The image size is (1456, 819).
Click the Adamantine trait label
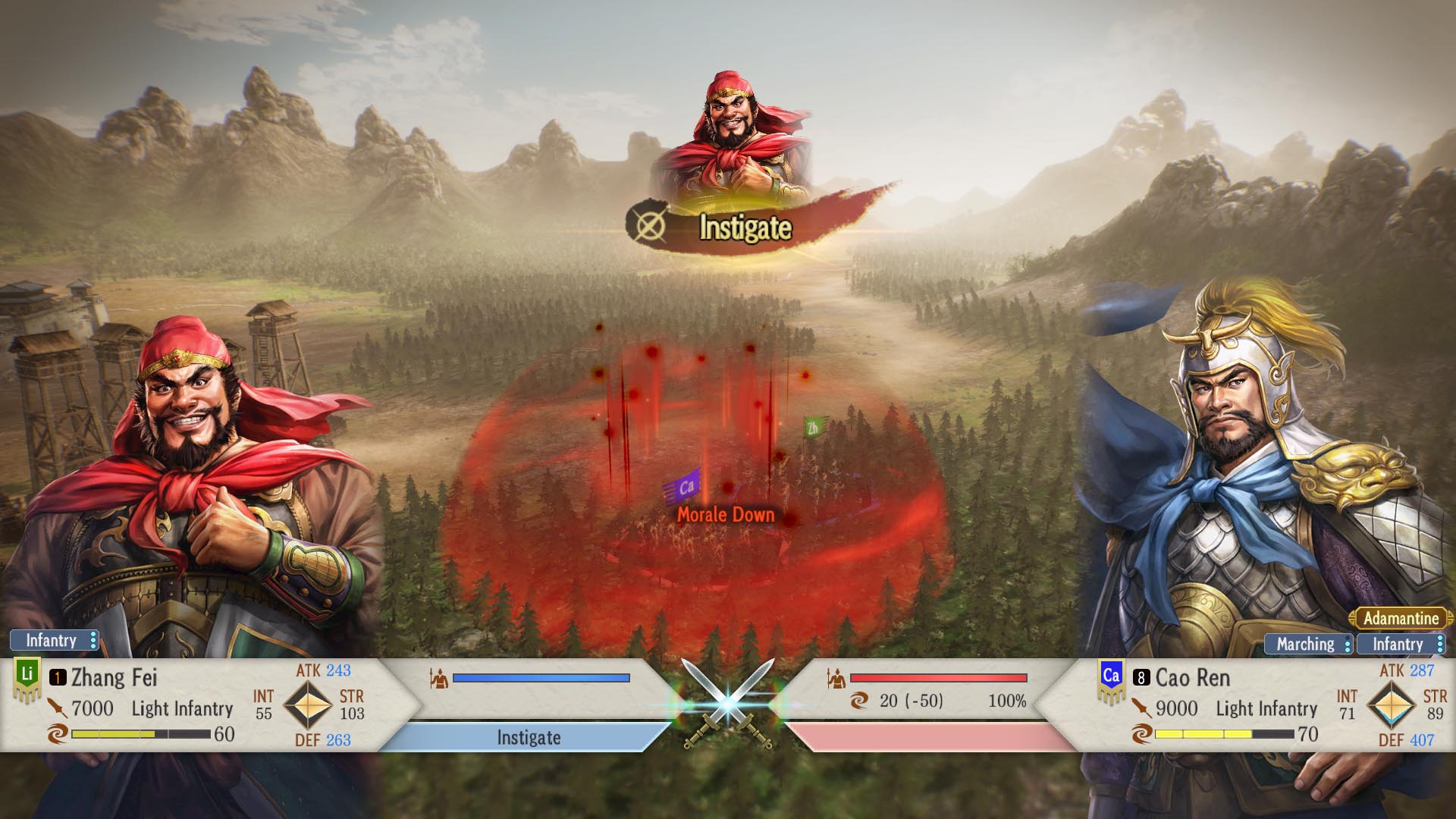pyautogui.click(x=1400, y=619)
